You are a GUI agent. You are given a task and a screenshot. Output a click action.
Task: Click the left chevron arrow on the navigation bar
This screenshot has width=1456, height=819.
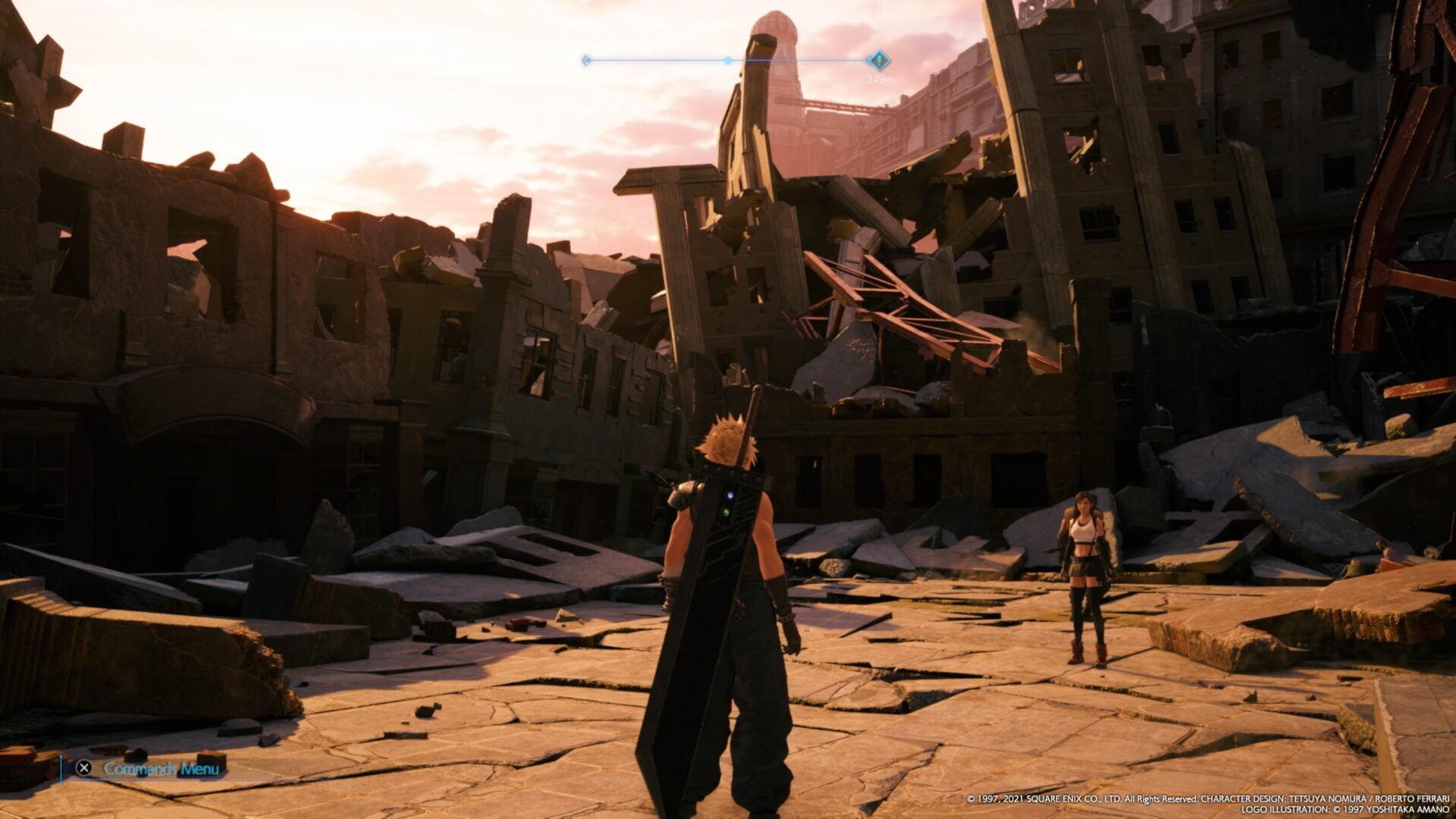coord(585,59)
